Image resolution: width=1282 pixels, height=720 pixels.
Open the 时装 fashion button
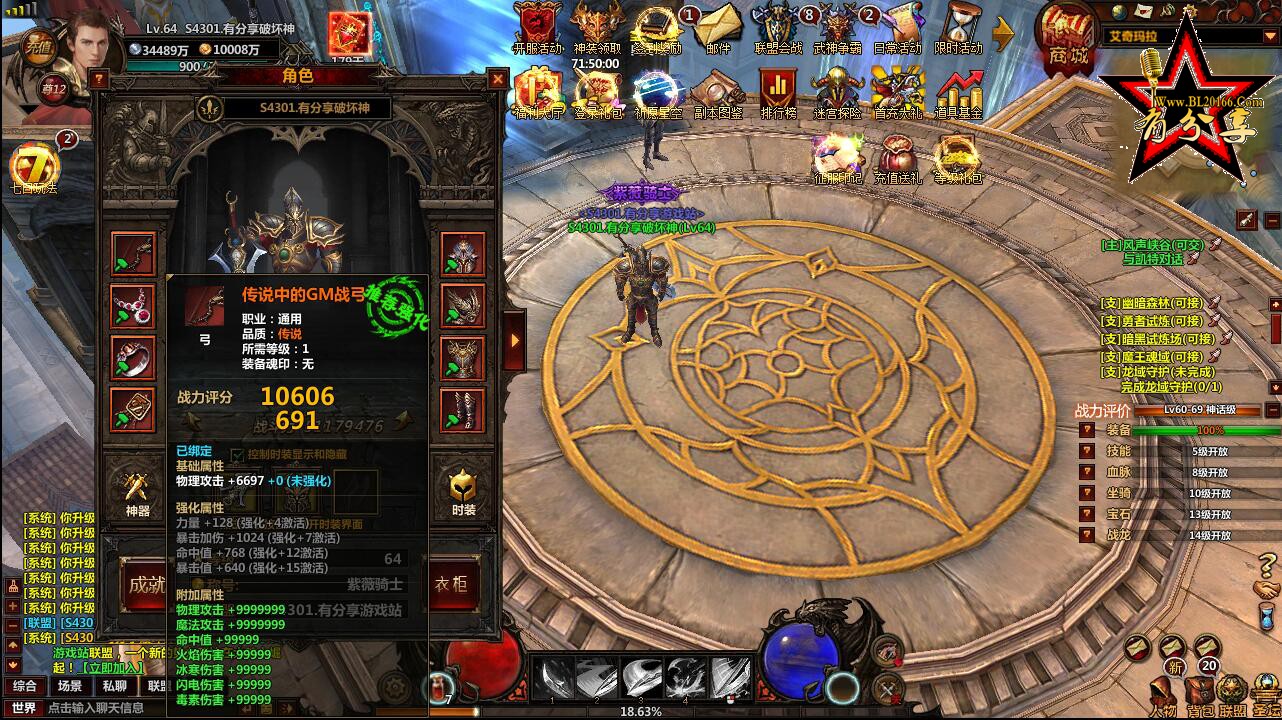(x=463, y=494)
